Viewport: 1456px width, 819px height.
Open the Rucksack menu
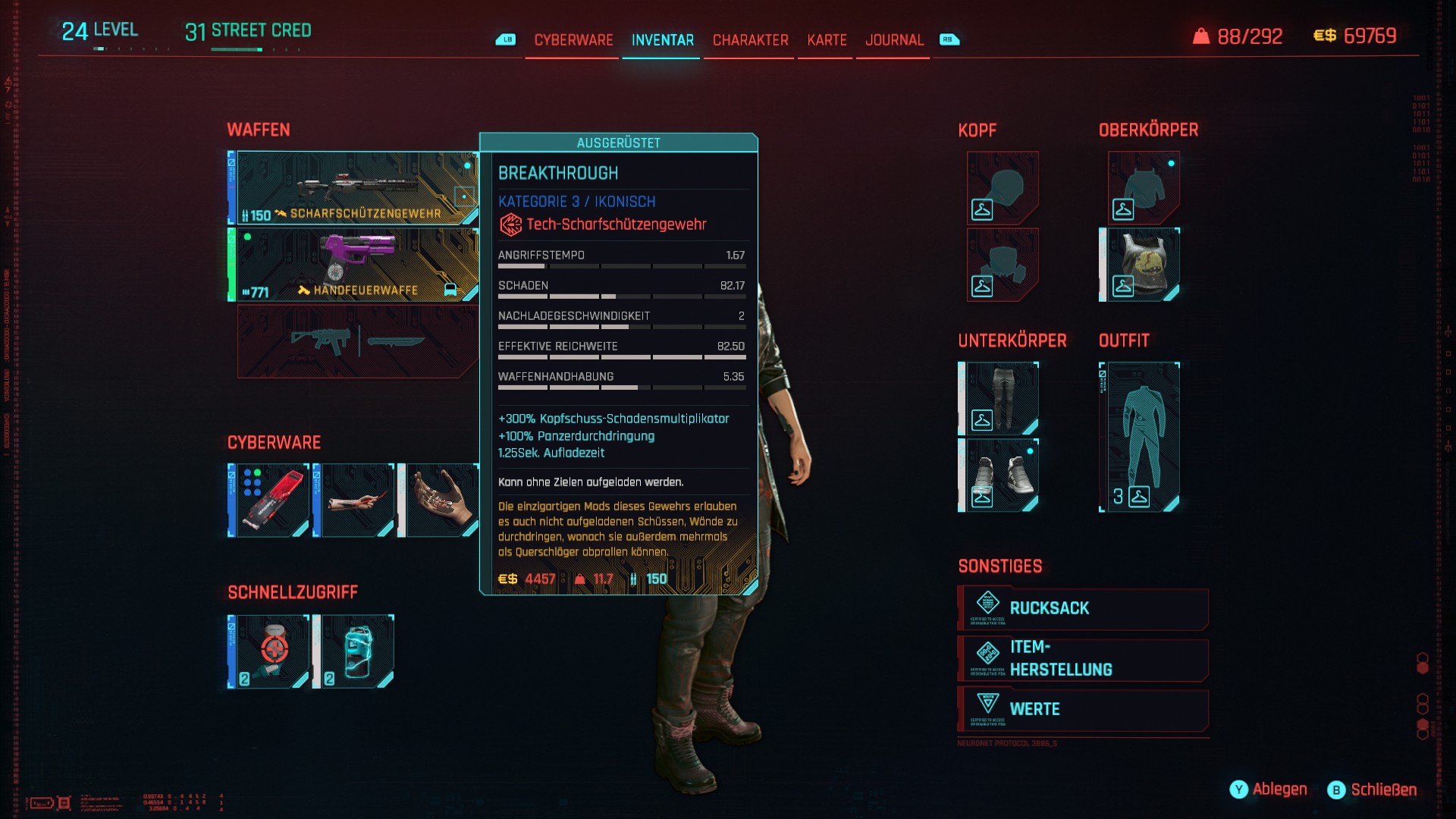click(1083, 608)
